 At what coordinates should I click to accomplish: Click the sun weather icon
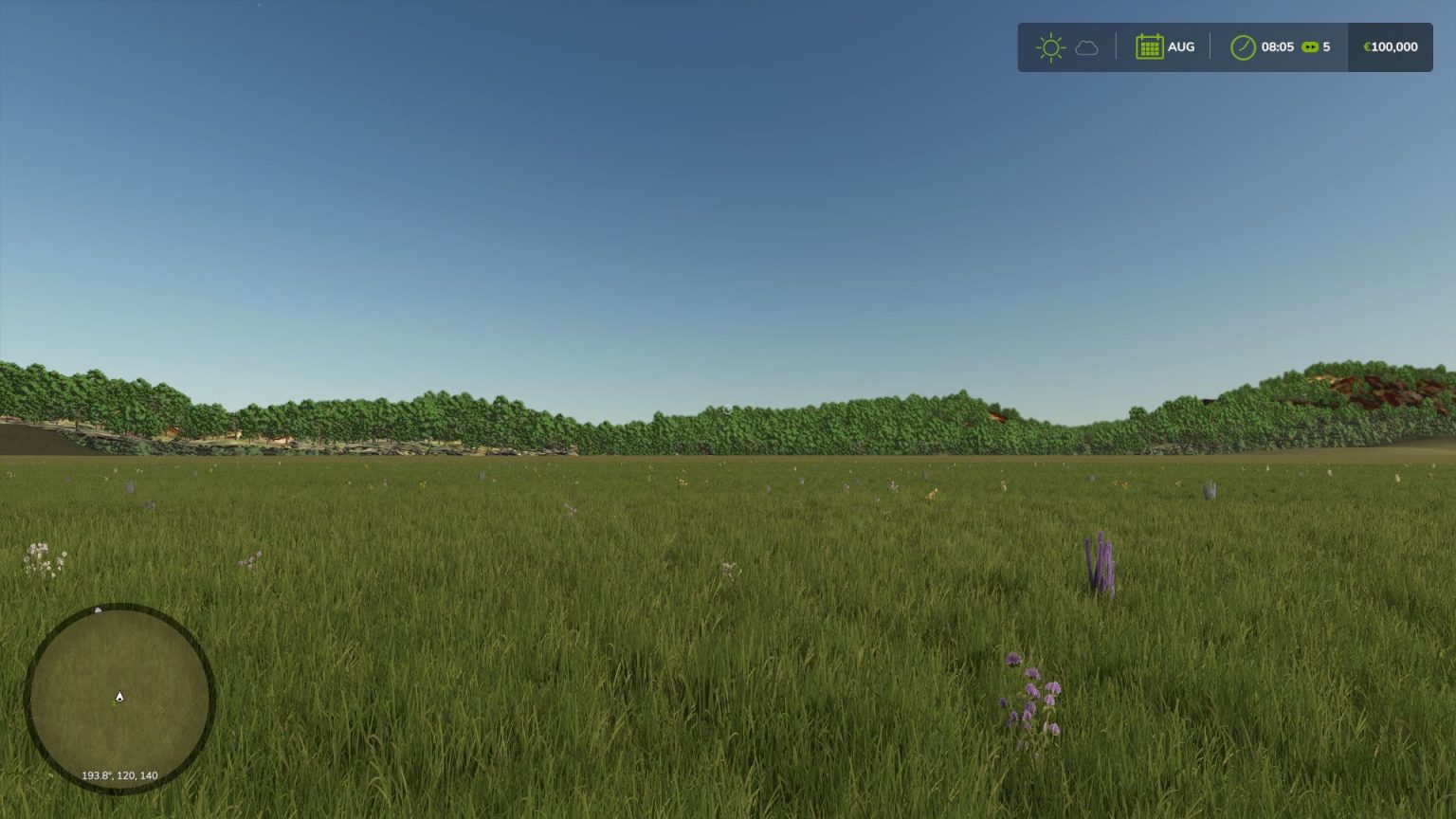click(1049, 46)
